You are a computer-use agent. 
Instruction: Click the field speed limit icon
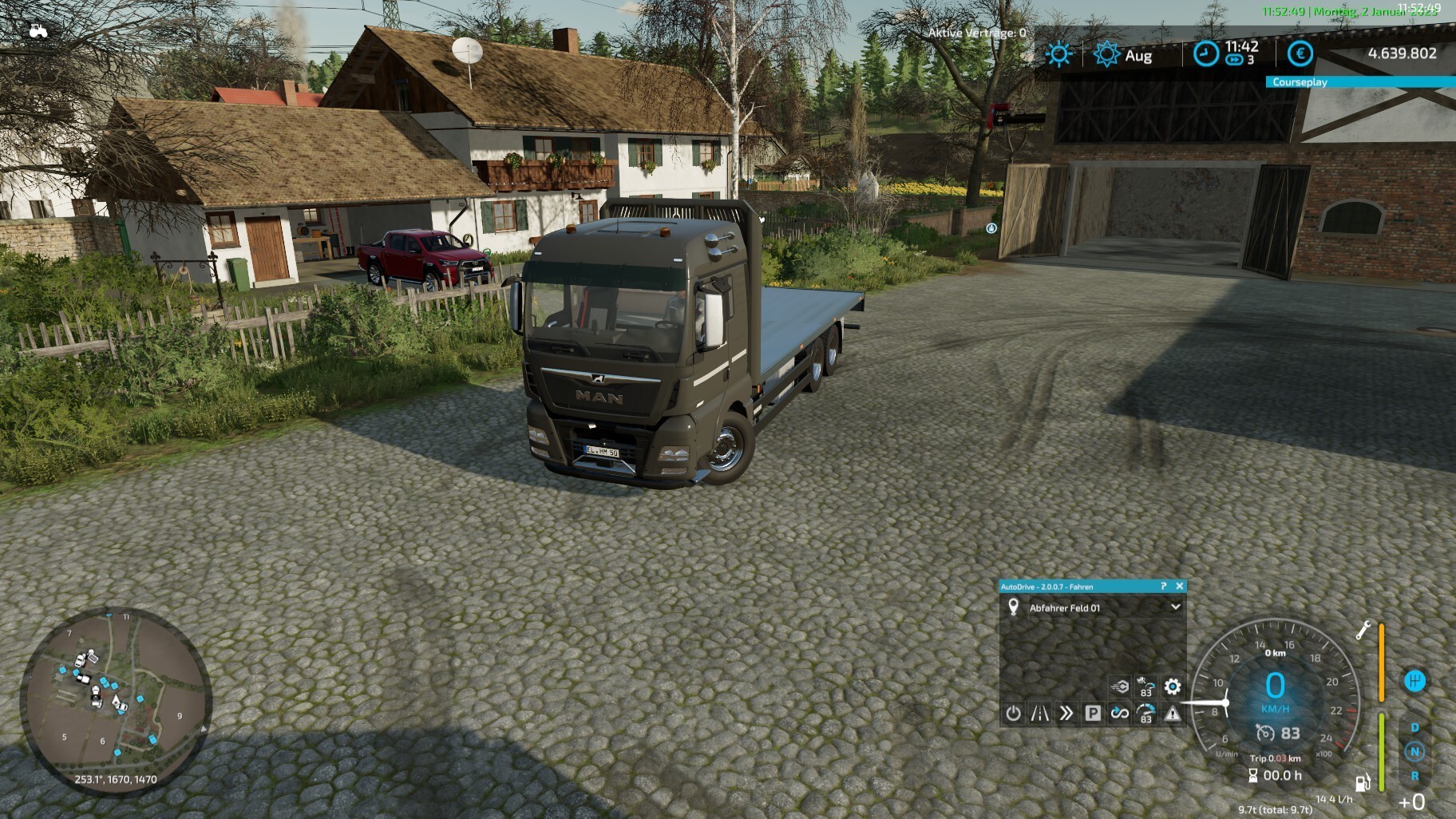click(x=1145, y=686)
